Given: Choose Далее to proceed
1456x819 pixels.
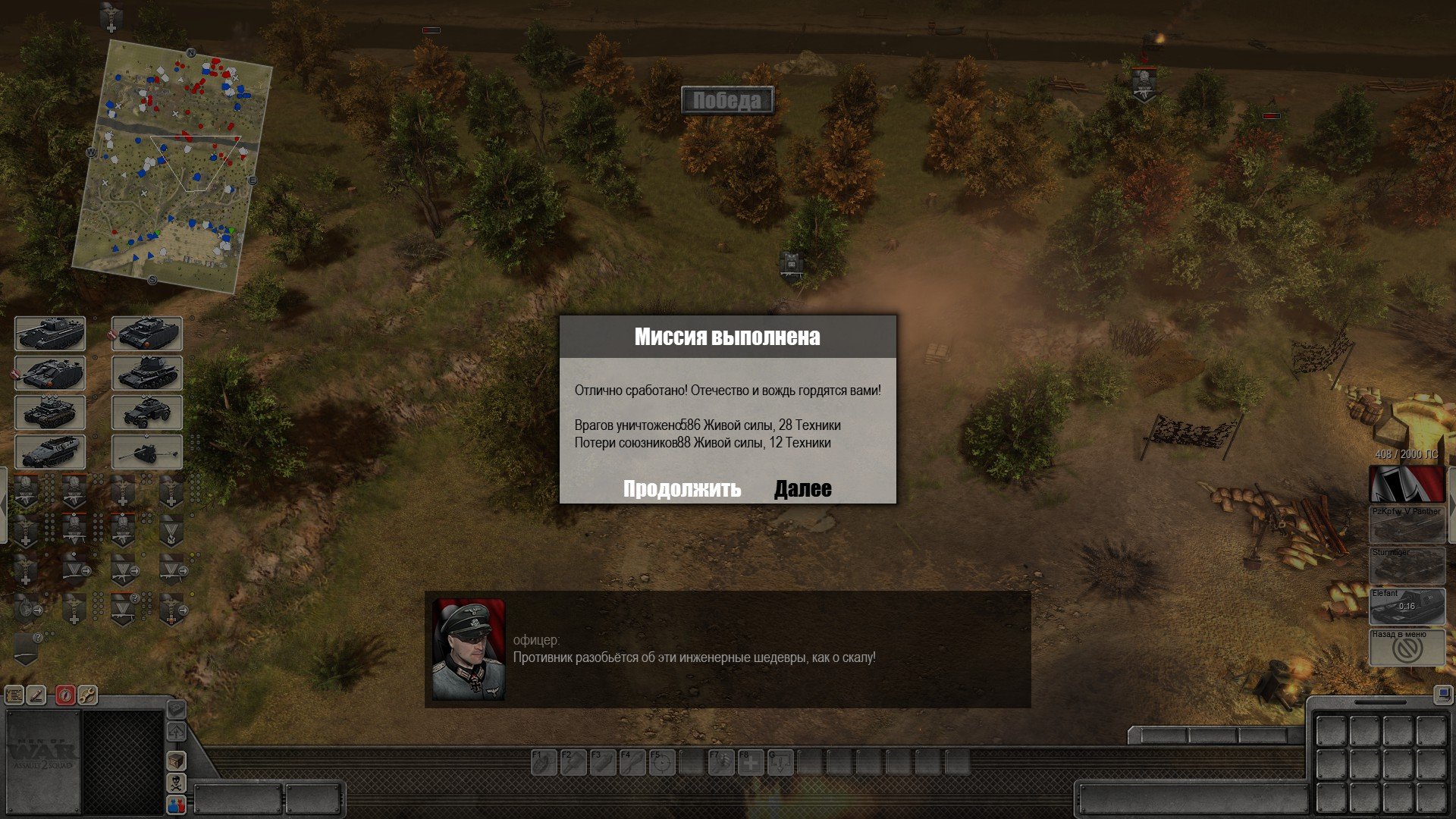Looking at the screenshot, I should pyautogui.click(x=802, y=489).
